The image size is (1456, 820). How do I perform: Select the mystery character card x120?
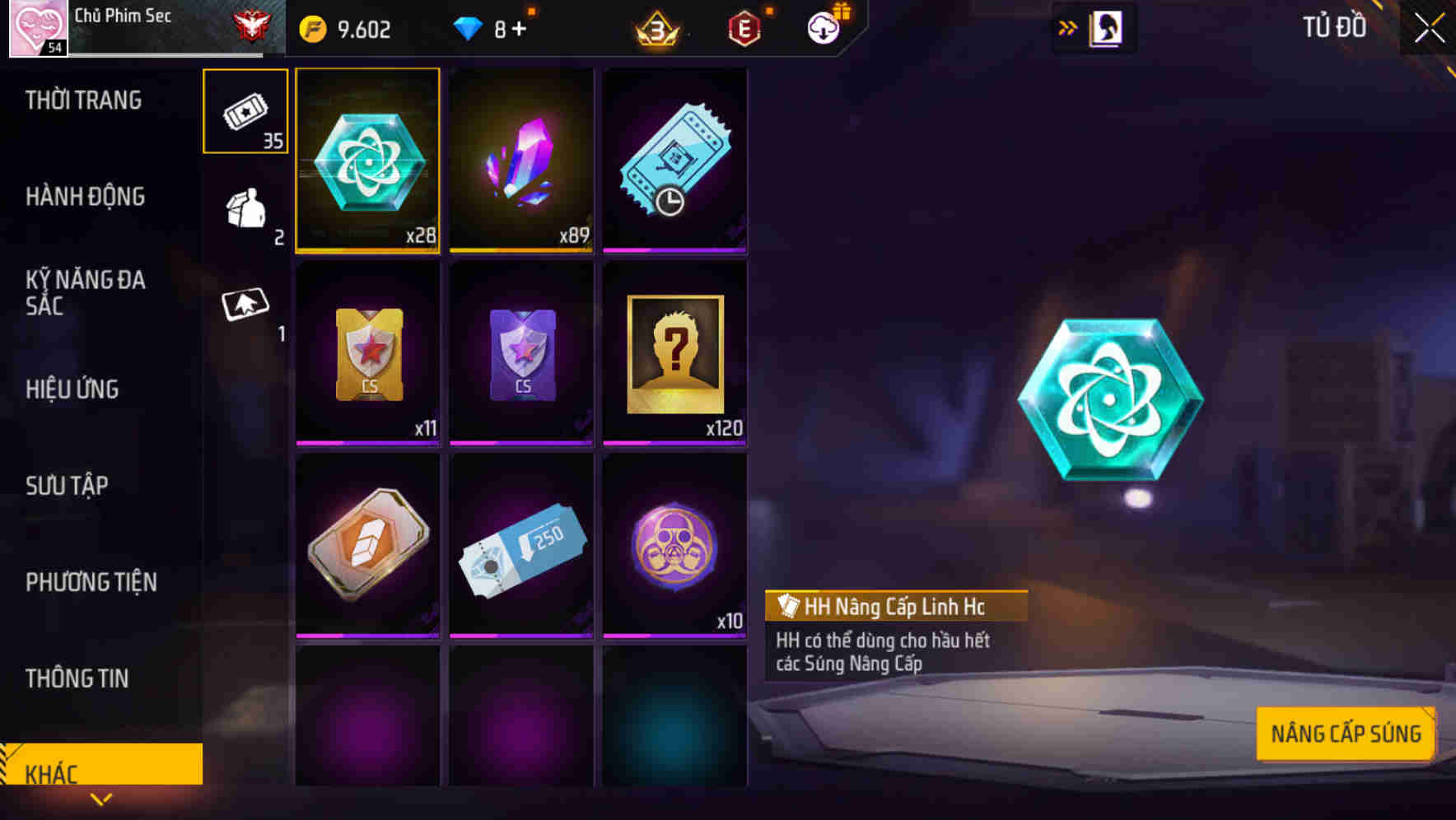point(675,354)
